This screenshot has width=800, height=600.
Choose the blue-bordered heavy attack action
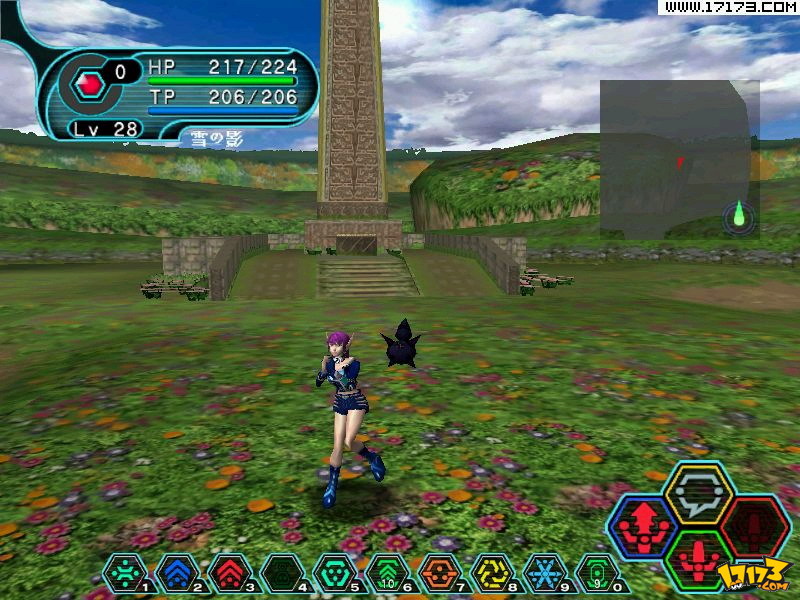click(x=643, y=526)
